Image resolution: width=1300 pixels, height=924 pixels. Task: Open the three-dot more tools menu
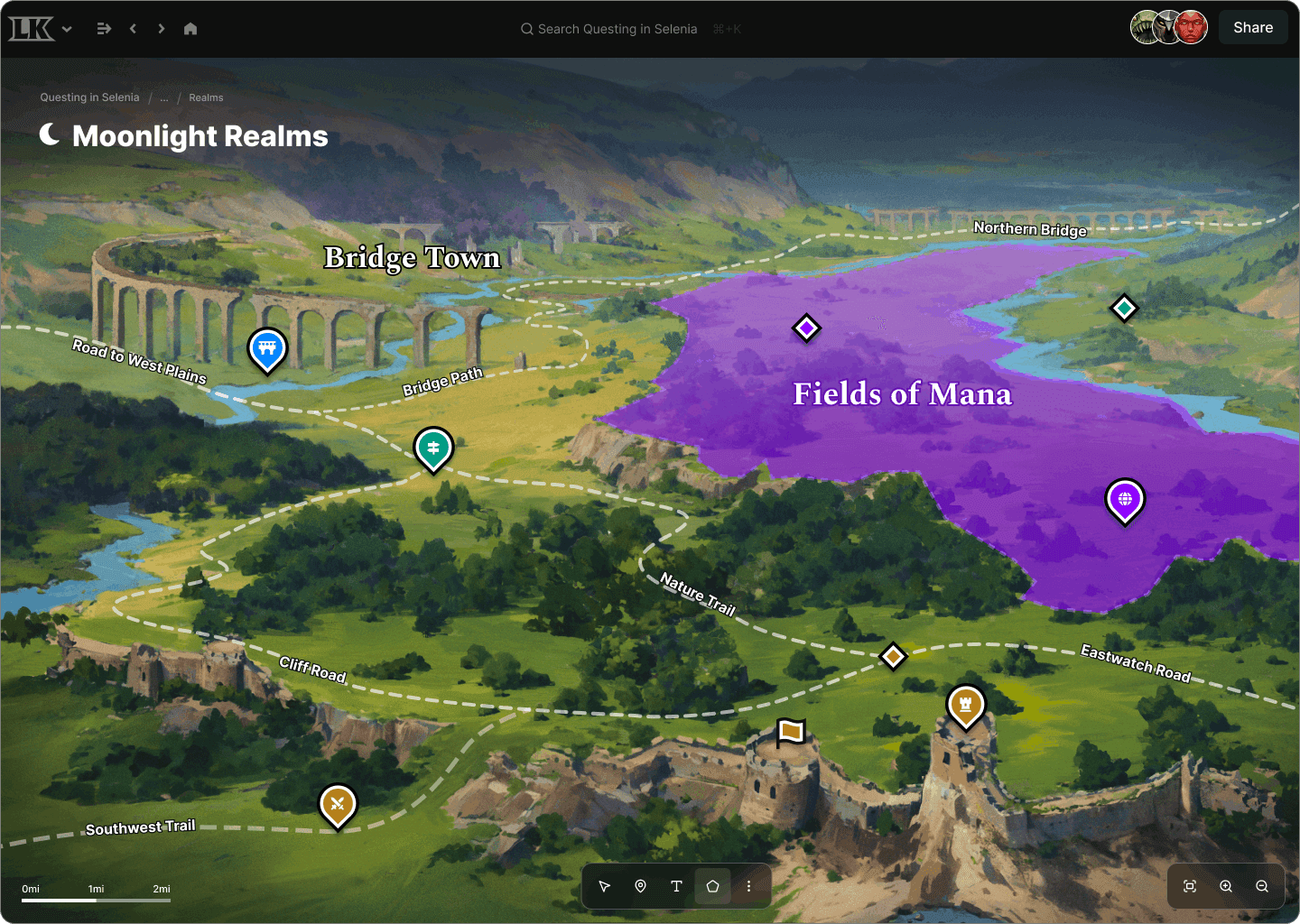(748, 886)
